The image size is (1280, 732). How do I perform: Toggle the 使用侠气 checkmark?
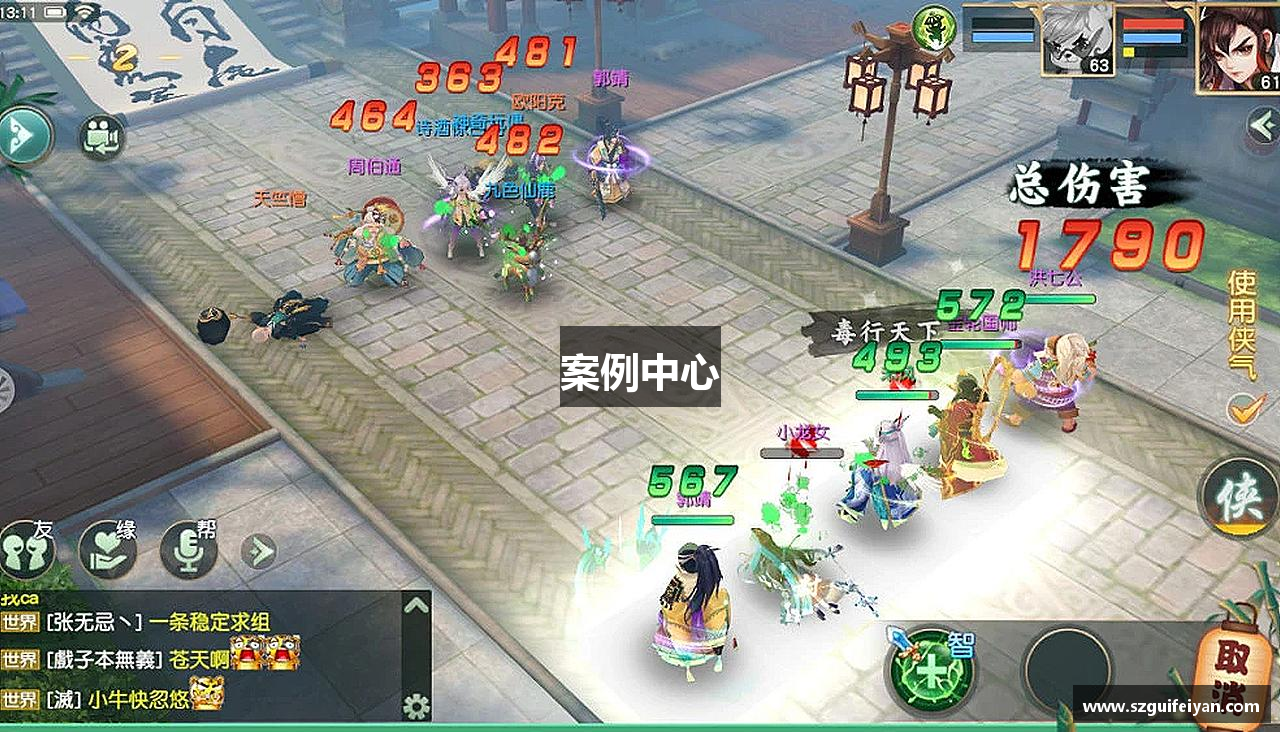click(1244, 410)
